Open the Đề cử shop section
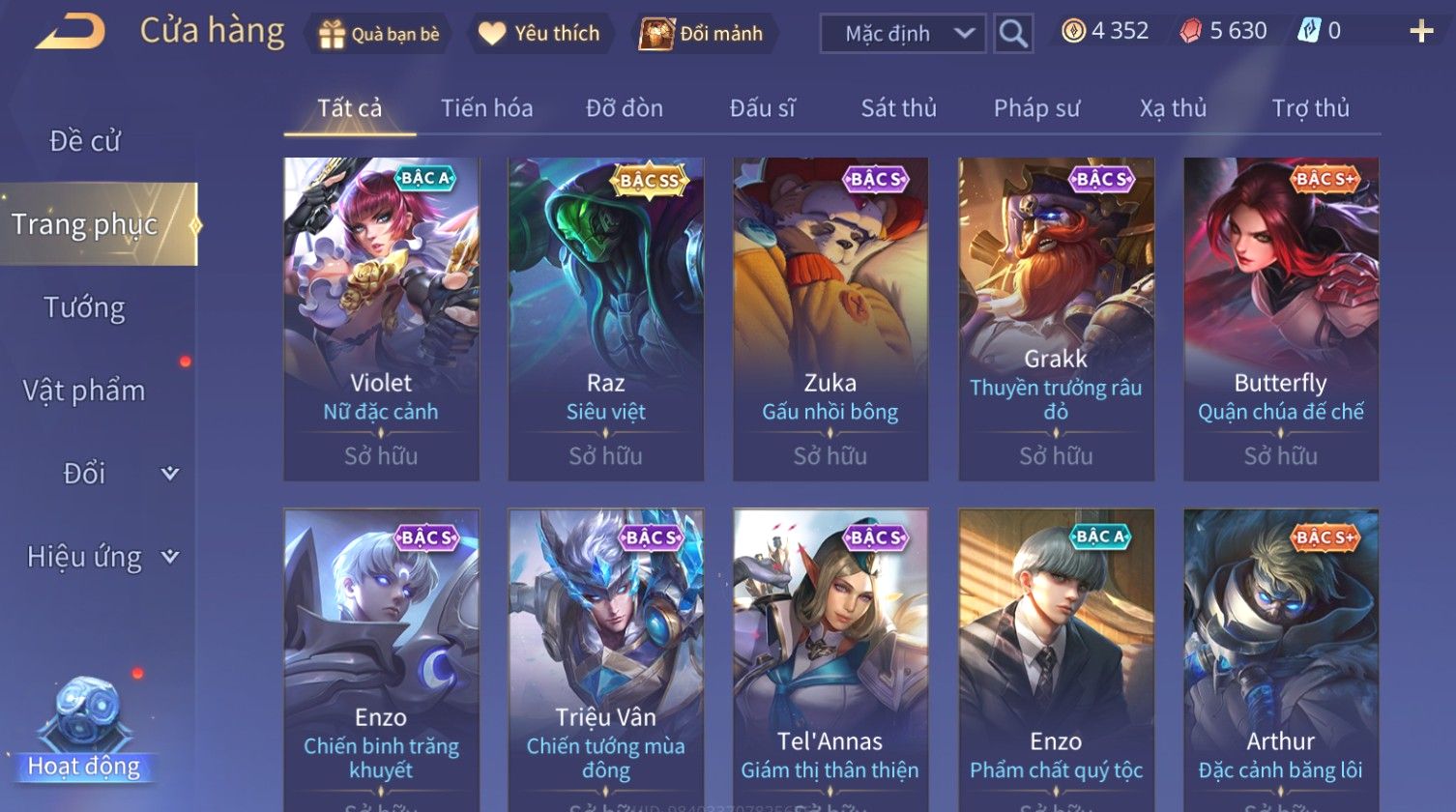The height and width of the screenshot is (812, 1456). [x=85, y=141]
